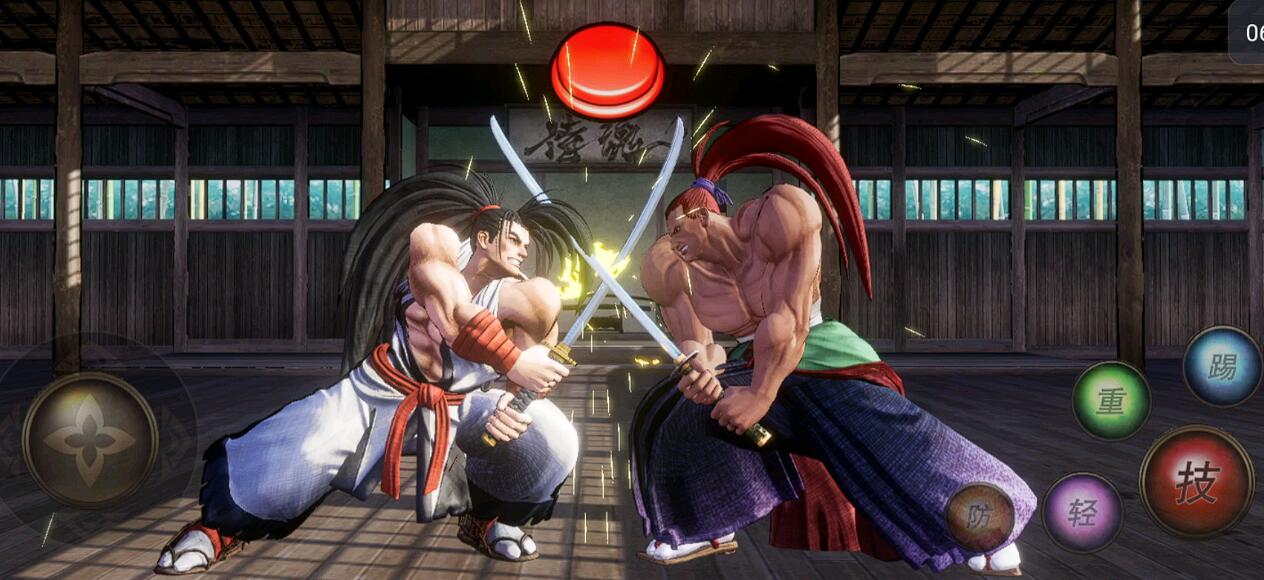Use the green 重 heavy attack button
Image resolution: width=1264 pixels, height=580 pixels.
pyautogui.click(x=1111, y=400)
